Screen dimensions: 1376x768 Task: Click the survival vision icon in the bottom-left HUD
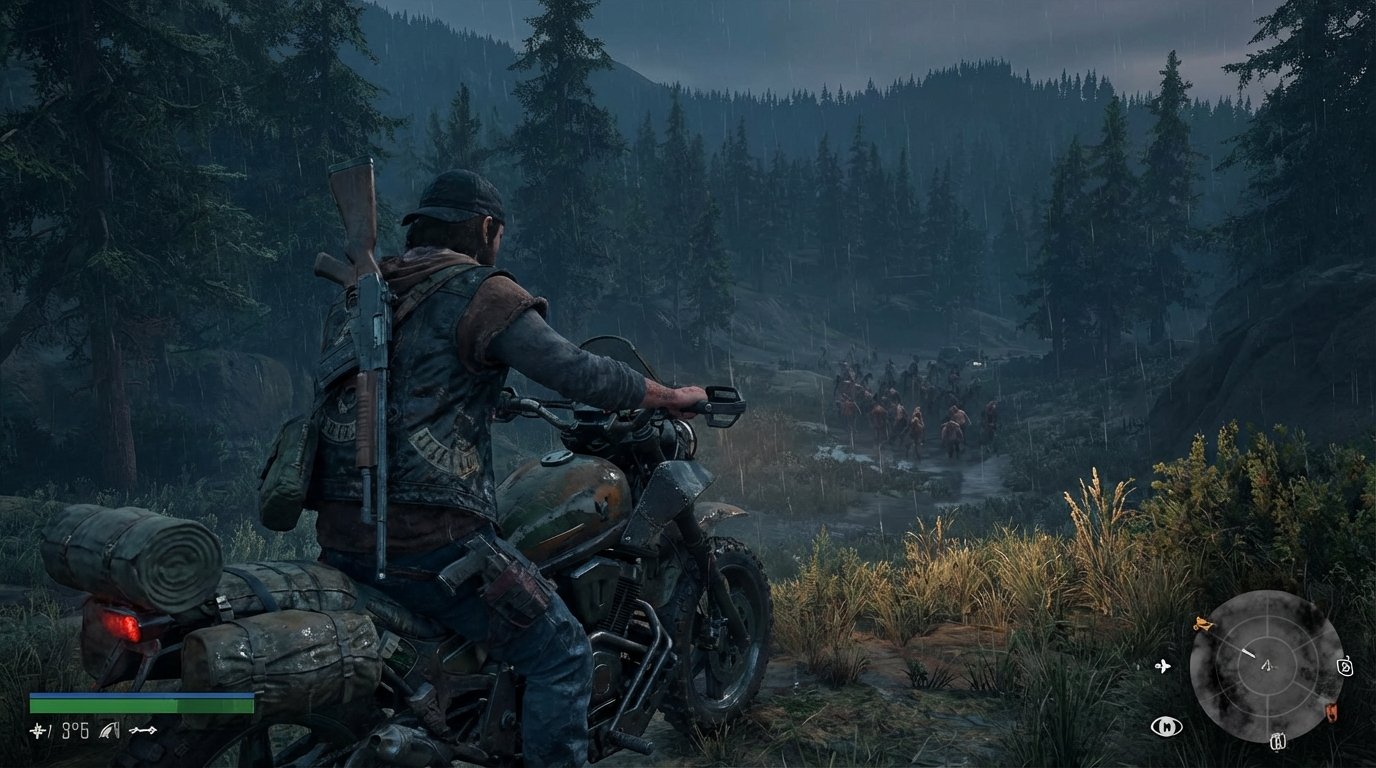[x=109, y=731]
